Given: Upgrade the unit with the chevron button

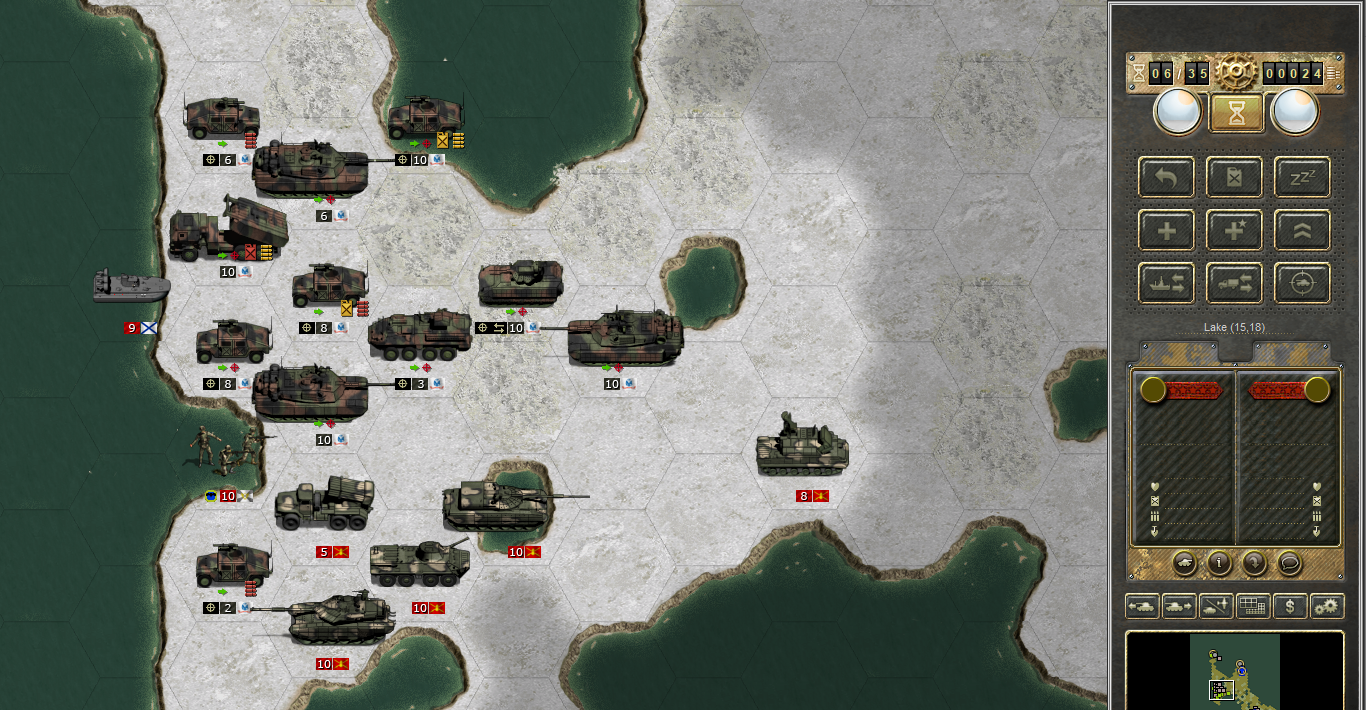Looking at the screenshot, I should [x=1302, y=231].
